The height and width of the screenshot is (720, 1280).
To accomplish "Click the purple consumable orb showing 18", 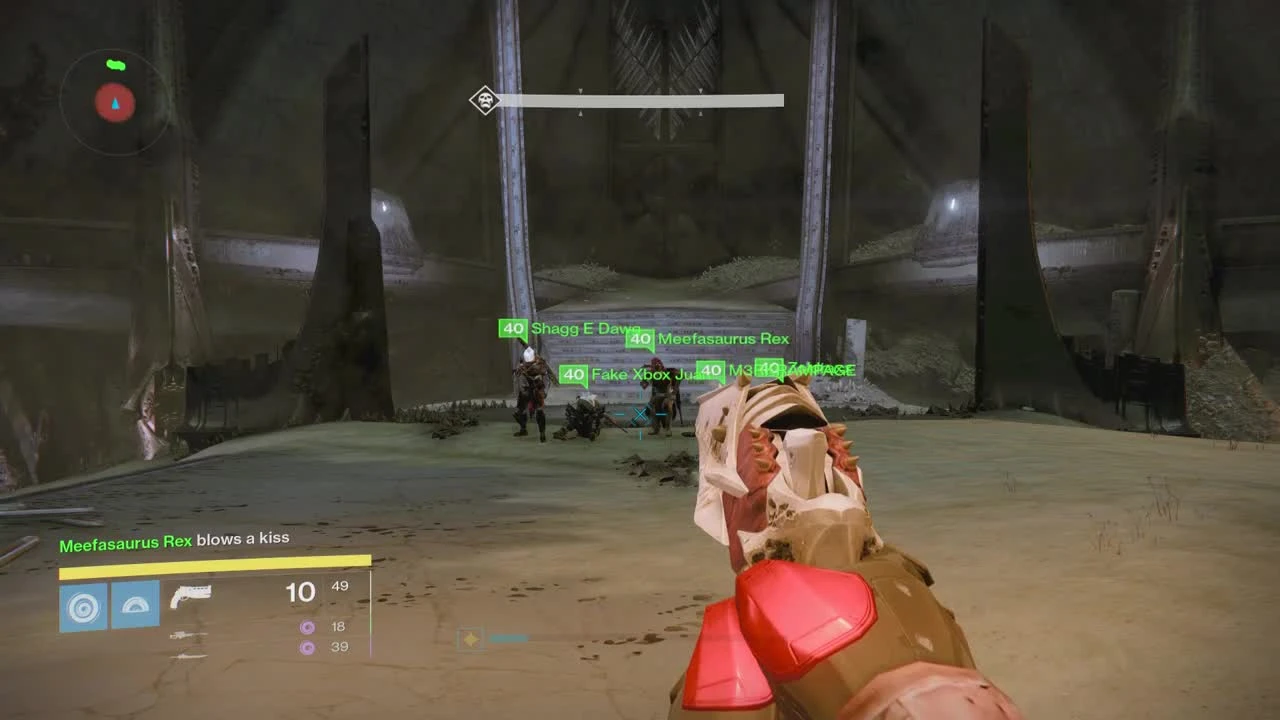I will click(307, 626).
